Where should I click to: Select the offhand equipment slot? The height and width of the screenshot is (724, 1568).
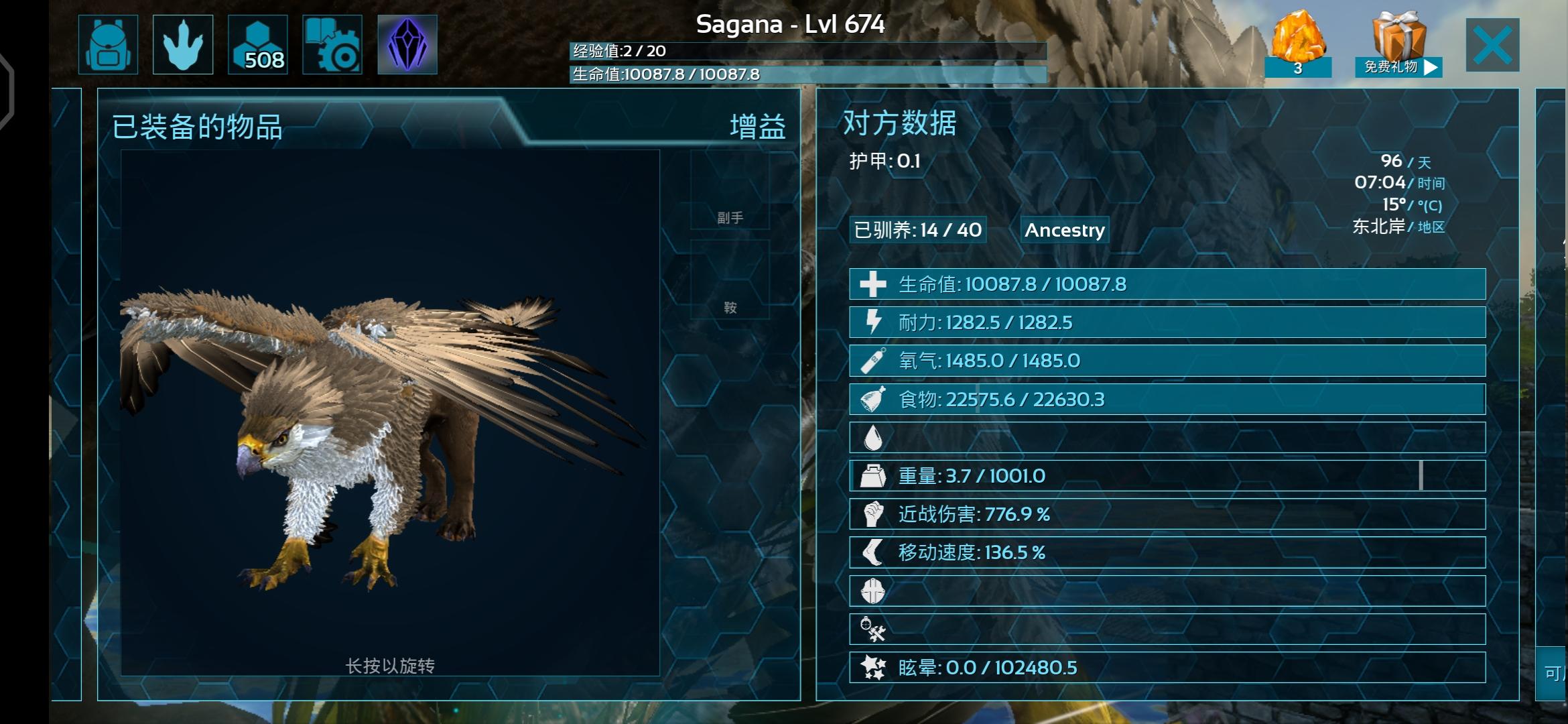730,190
